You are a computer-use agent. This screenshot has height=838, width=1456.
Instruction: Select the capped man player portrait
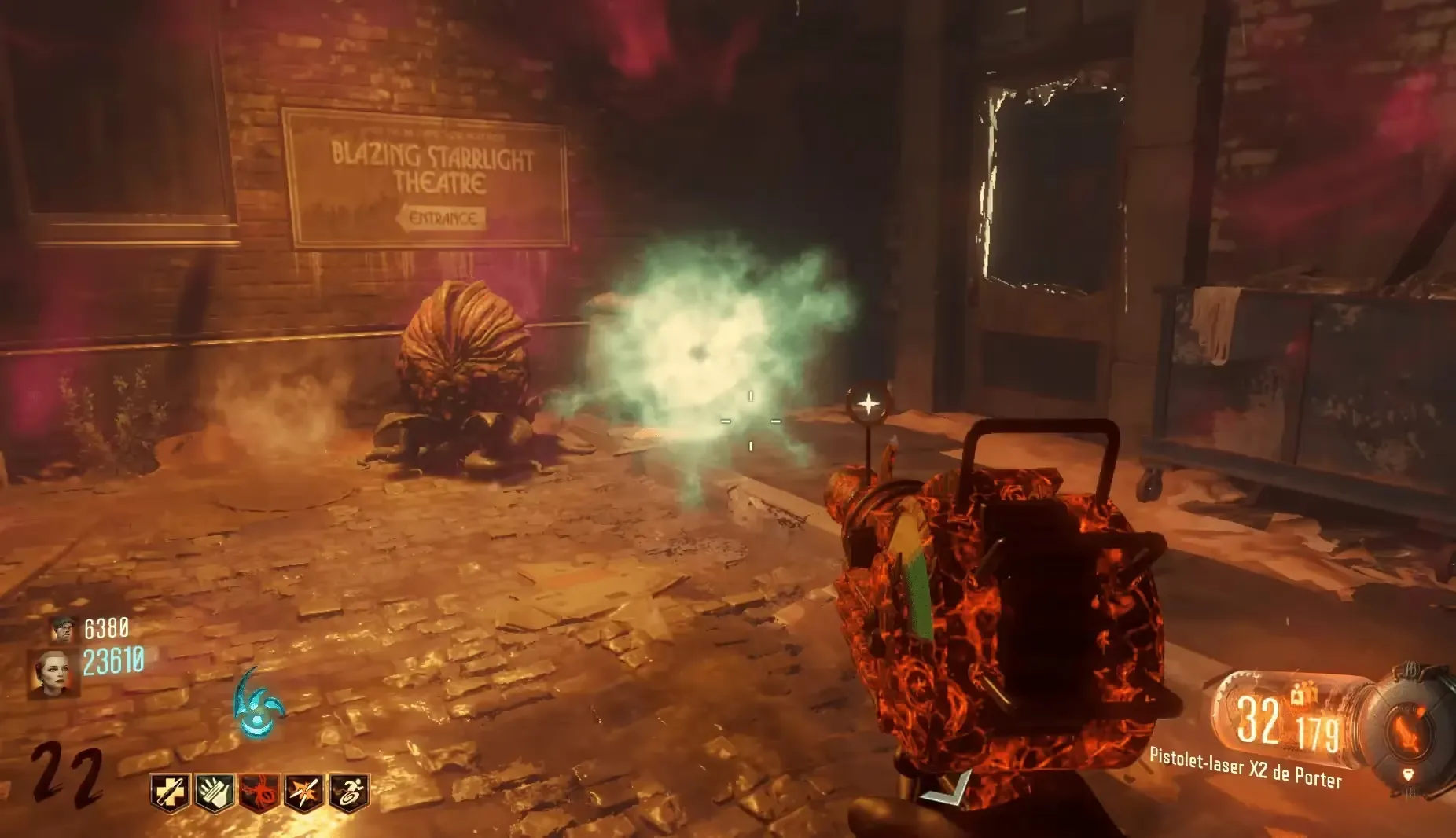63,629
